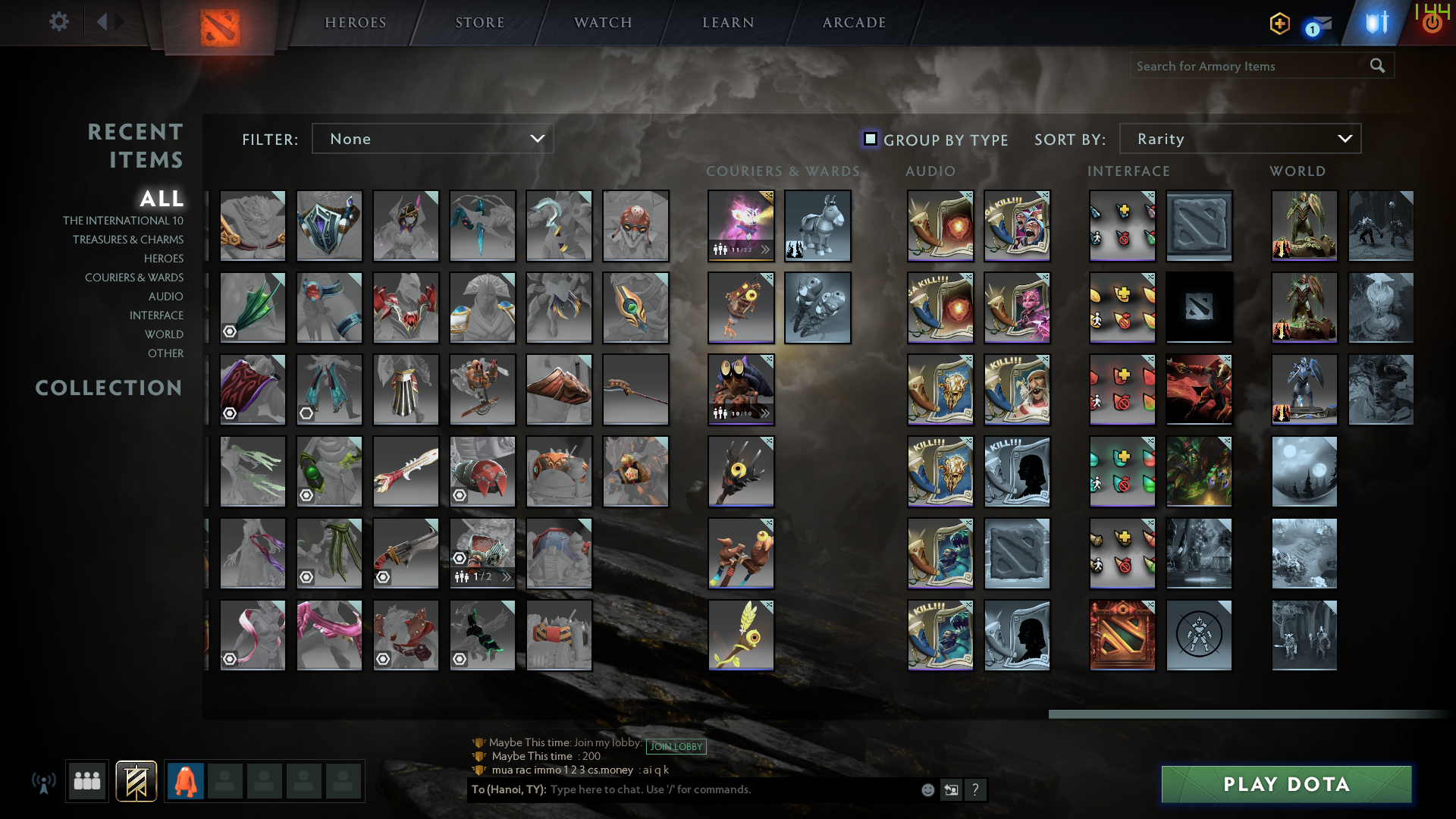1456x819 pixels.
Task: Click the magnifying glass search icon
Action: (1376, 66)
